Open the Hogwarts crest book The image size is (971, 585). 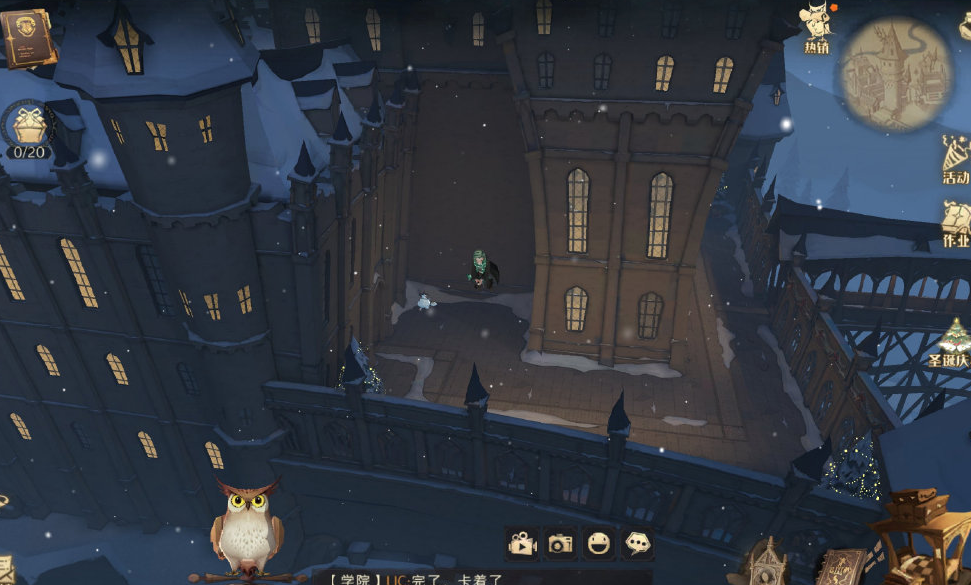click(25, 36)
